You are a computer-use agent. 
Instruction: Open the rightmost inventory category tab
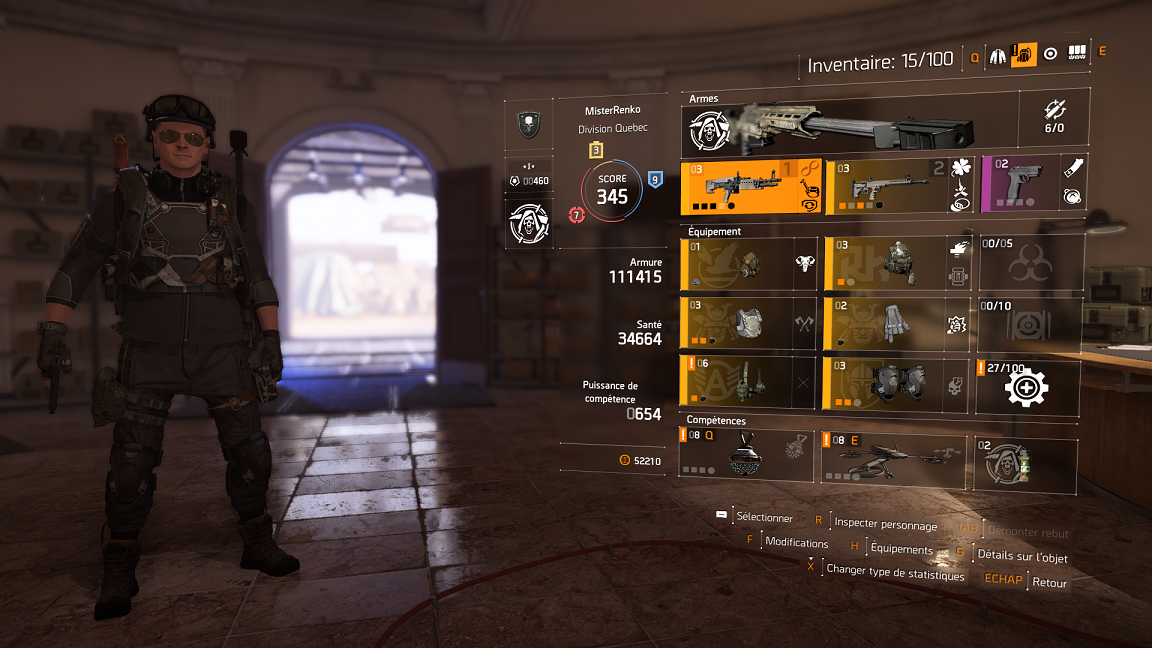1077,54
